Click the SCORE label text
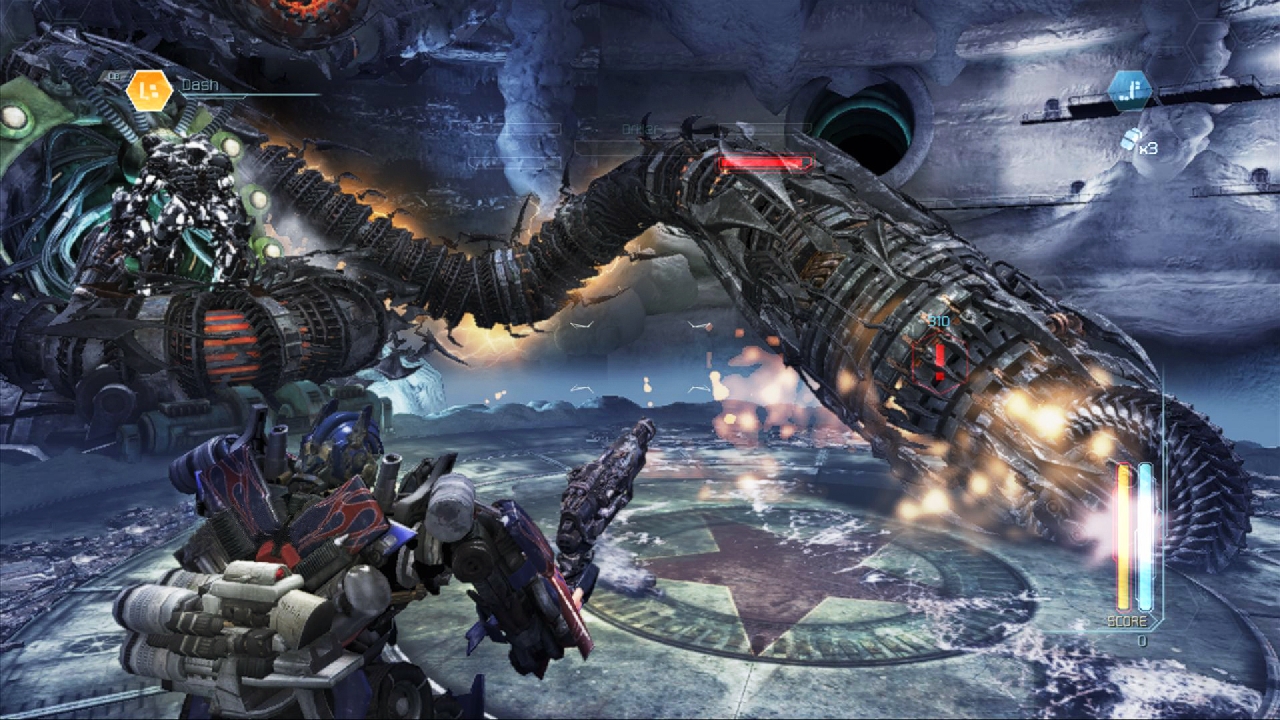This screenshot has width=1280, height=720. click(x=1128, y=621)
